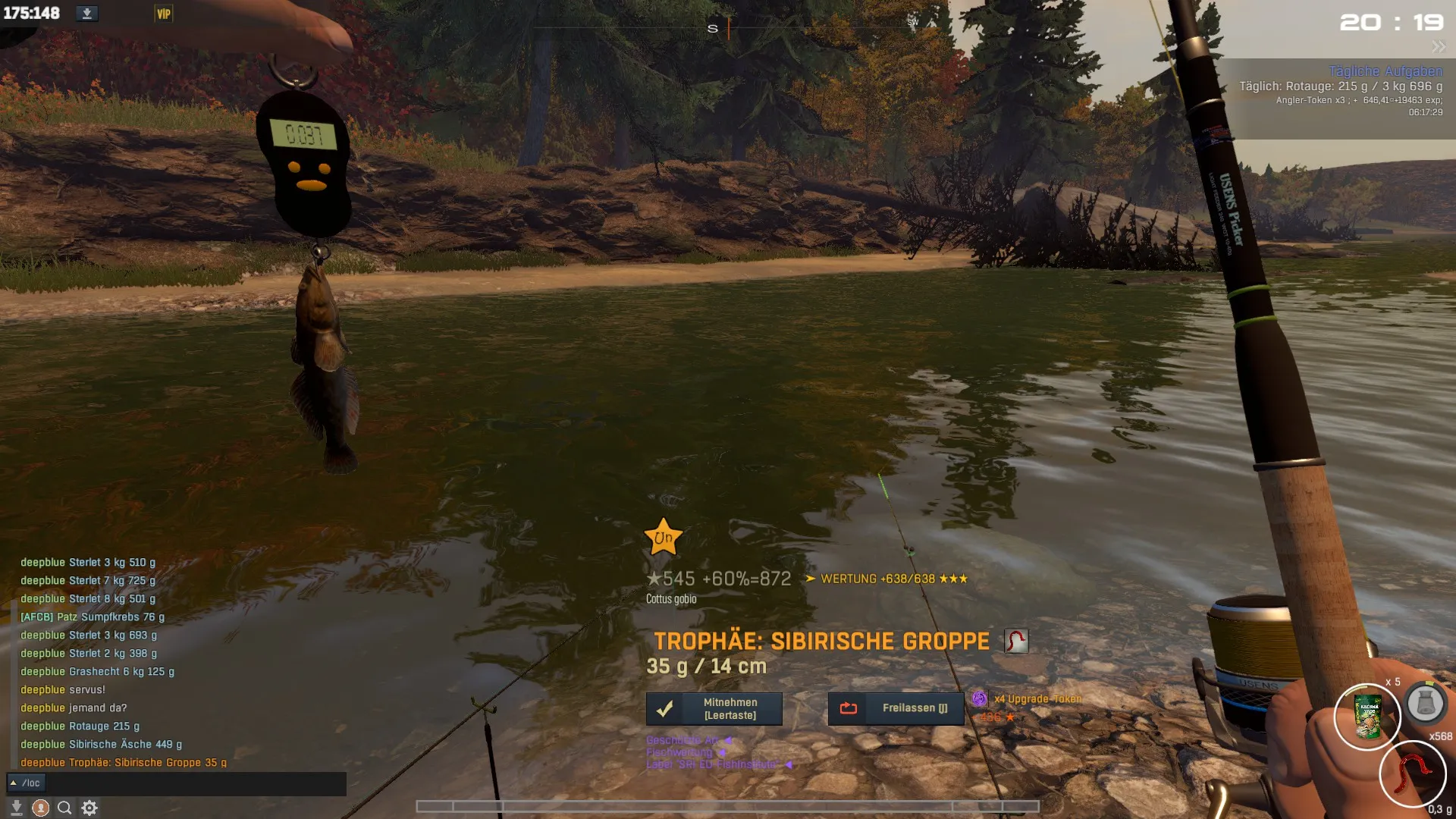The height and width of the screenshot is (819, 1456).
Task: Expand the /loc chat channel selector
Action: pos(14,783)
